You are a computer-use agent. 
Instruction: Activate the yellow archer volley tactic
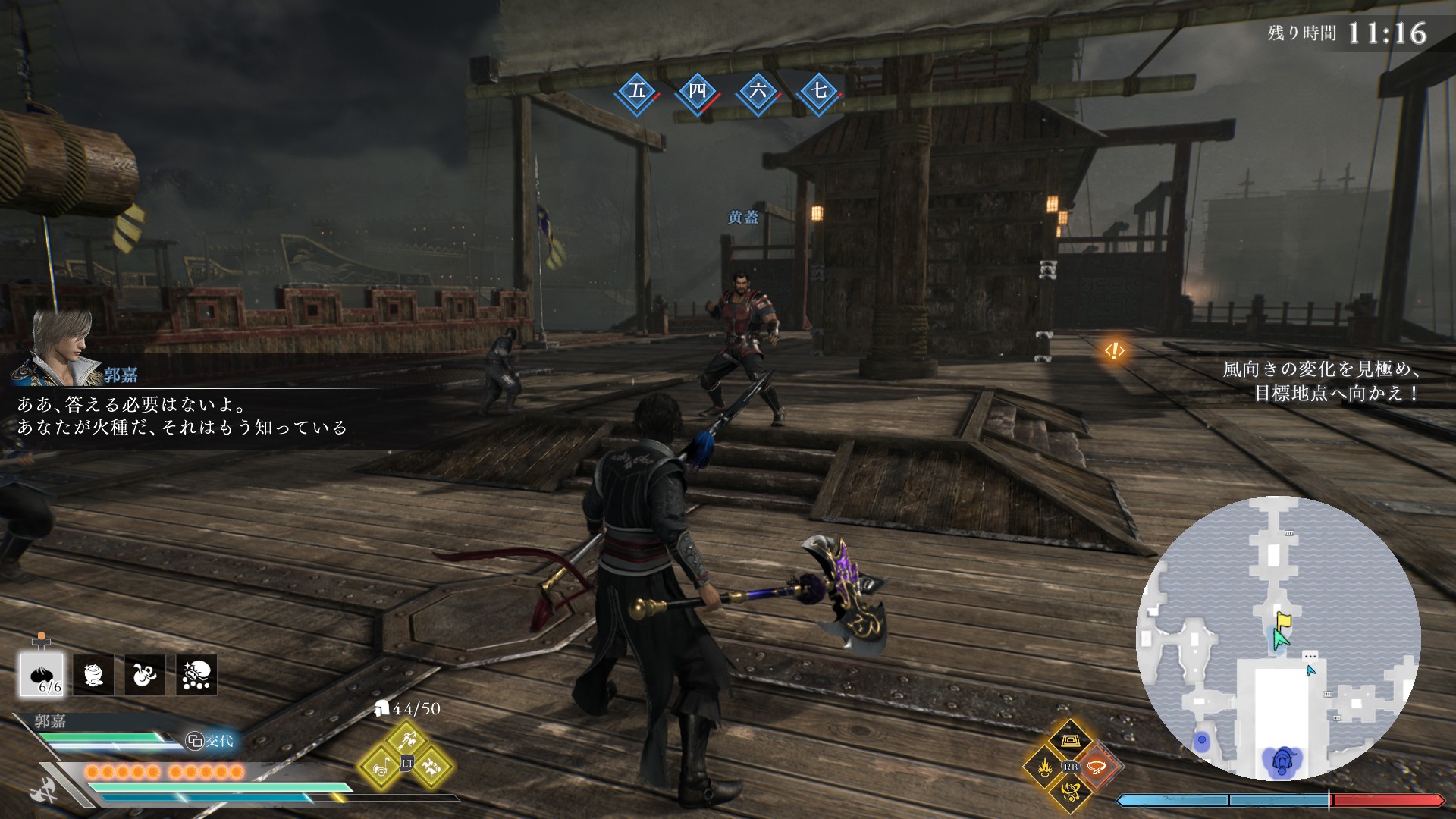pyautogui.click(x=407, y=739)
